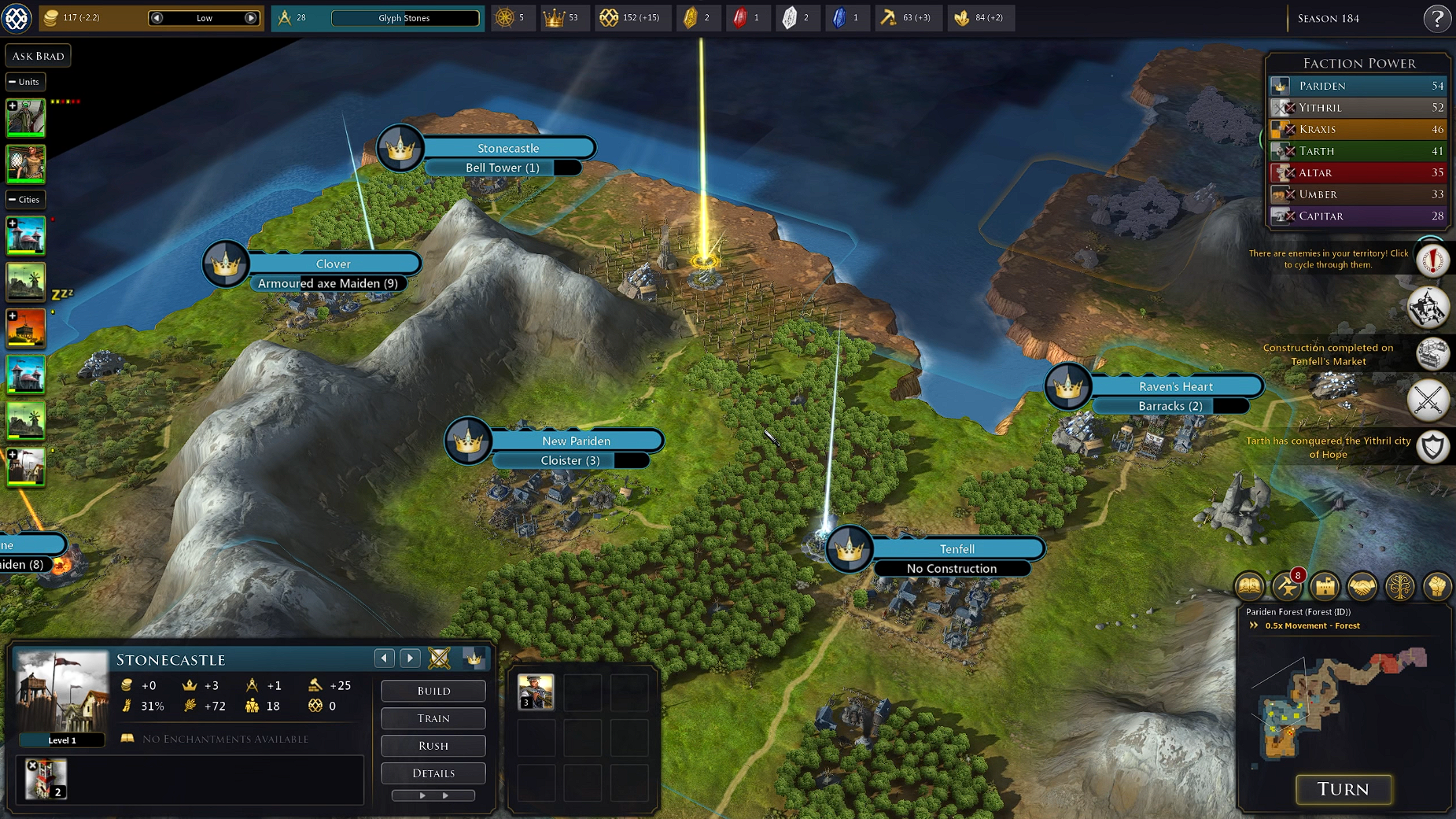The width and height of the screenshot is (1456, 819).
Task: Select the New Pariden city banner
Action: [576, 441]
